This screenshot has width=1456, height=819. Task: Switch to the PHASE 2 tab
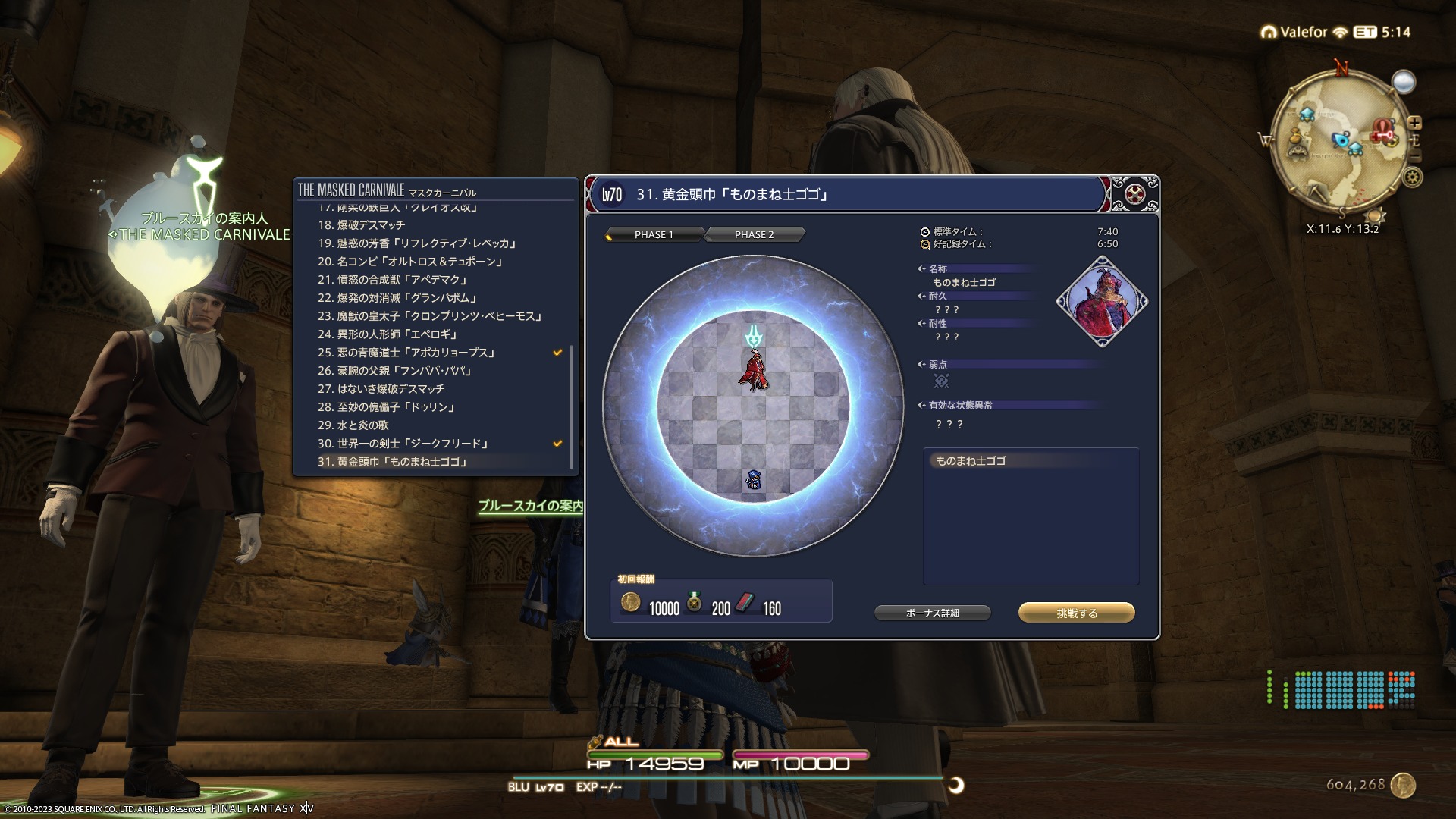754,234
